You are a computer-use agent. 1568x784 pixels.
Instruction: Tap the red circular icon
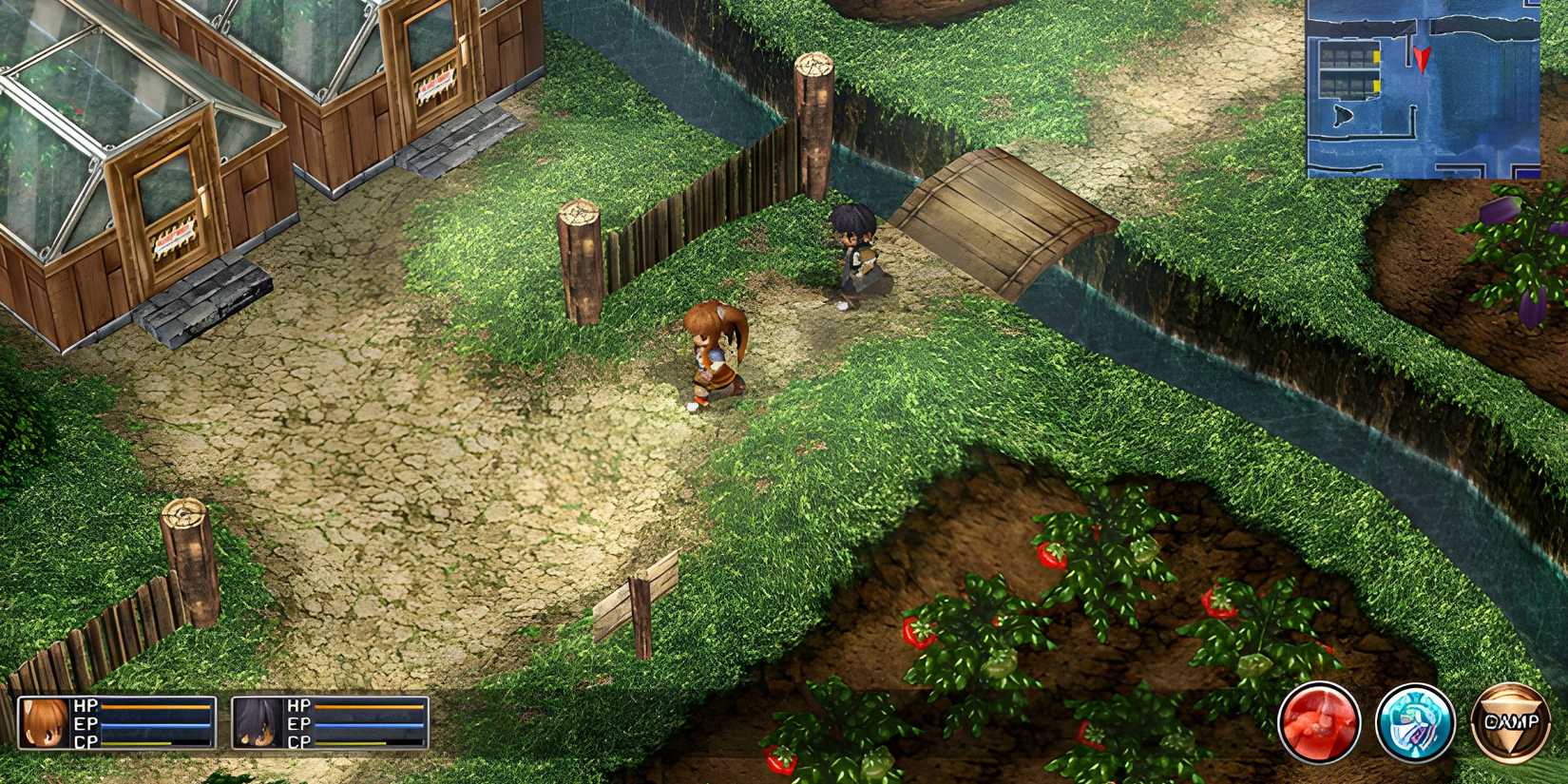[1319, 722]
